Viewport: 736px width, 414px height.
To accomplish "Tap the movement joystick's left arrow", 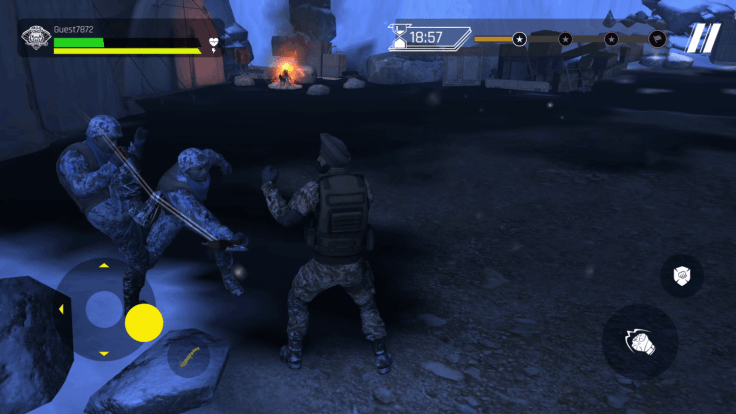I will [x=61, y=309].
